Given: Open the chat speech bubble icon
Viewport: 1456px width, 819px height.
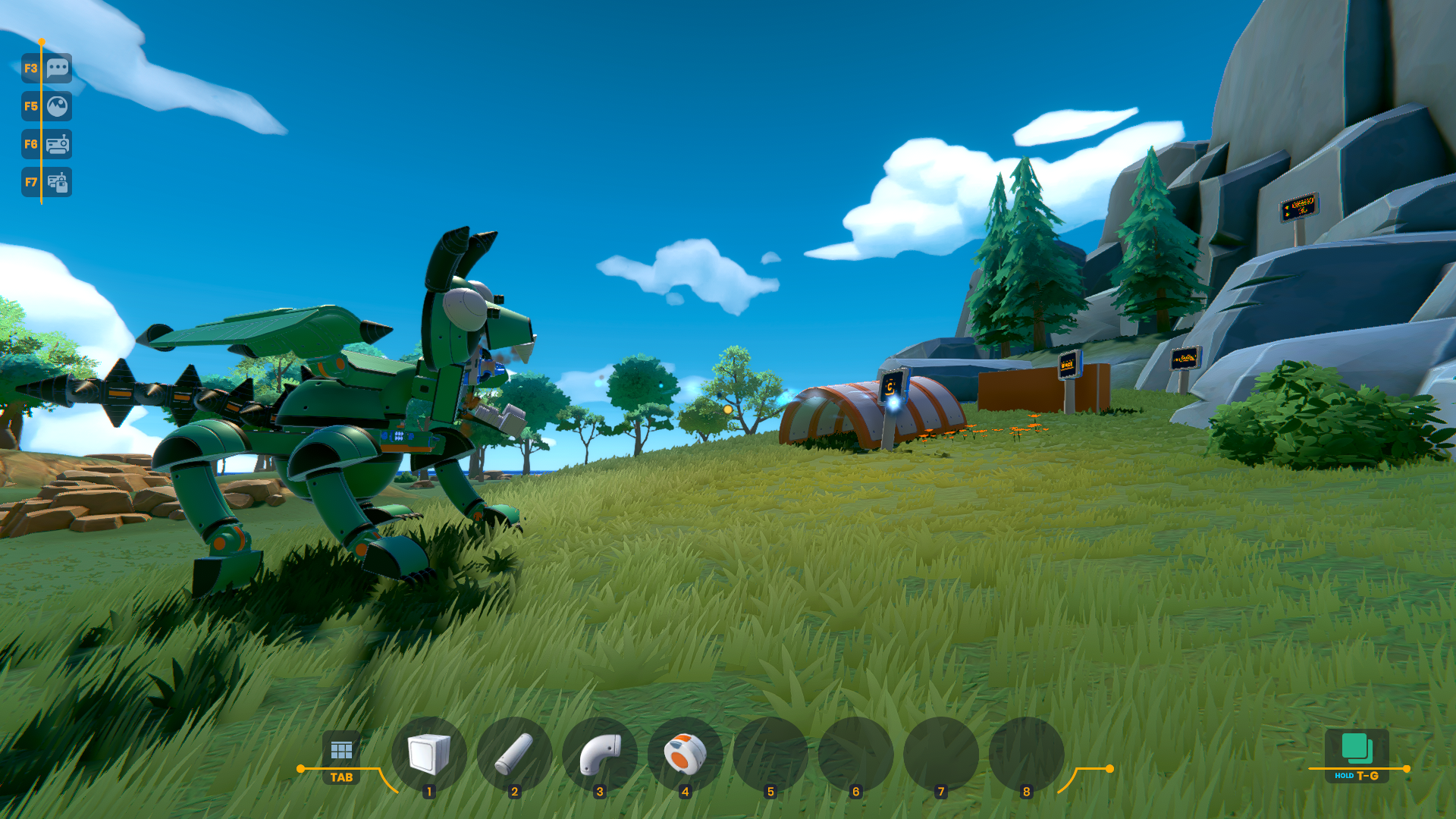Looking at the screenshot, I should coord(58,68).
